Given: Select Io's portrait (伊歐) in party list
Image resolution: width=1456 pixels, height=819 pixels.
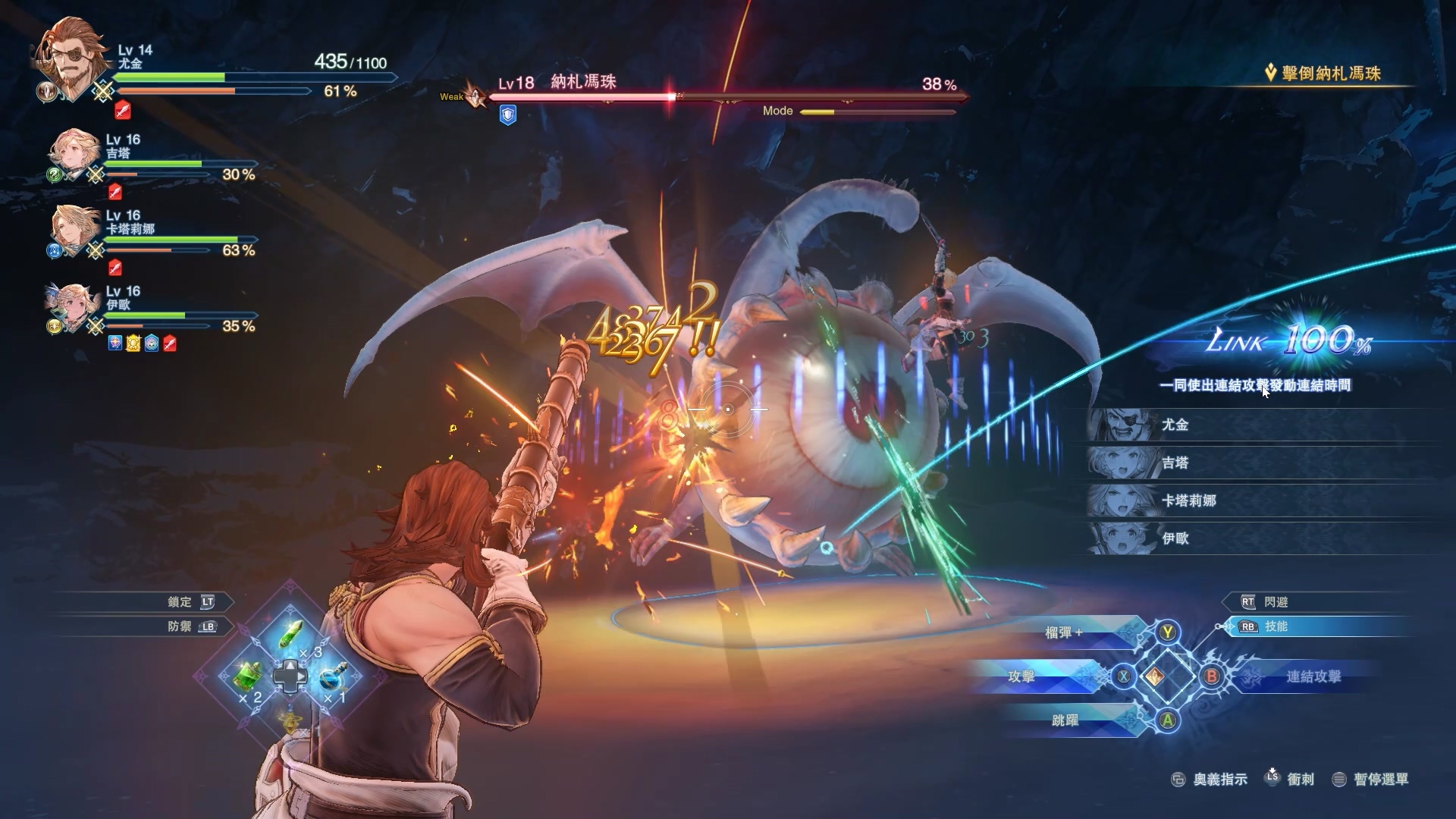Looking at the screenshot, I should coord(75,306).
